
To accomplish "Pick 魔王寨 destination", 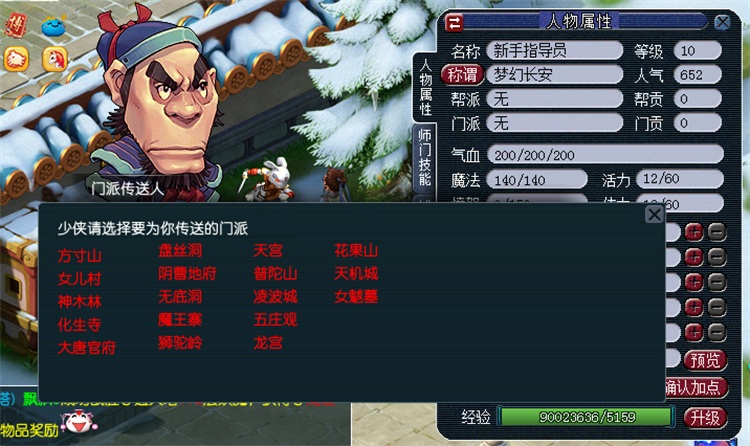I will [180, 319].
